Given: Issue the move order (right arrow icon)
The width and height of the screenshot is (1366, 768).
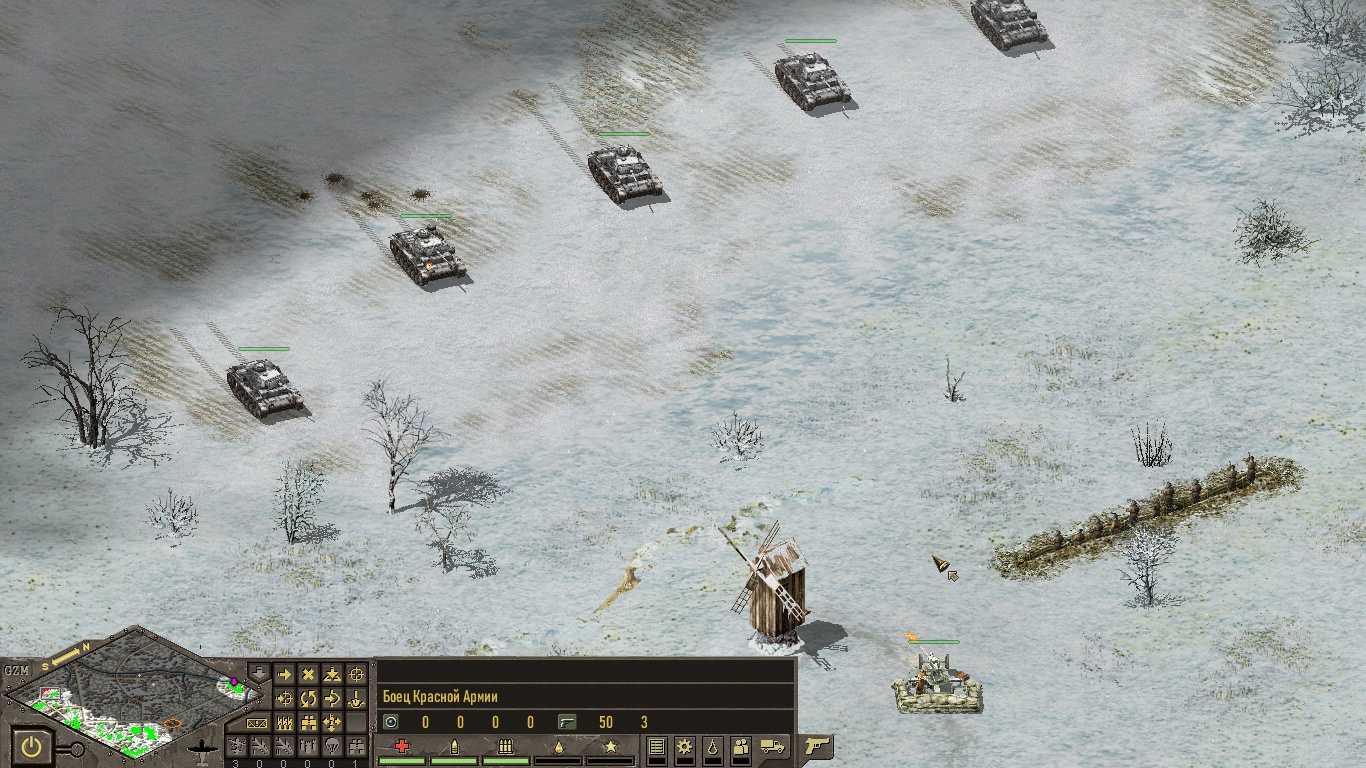Looking at the screenshot, I should [x=285, y=675].
